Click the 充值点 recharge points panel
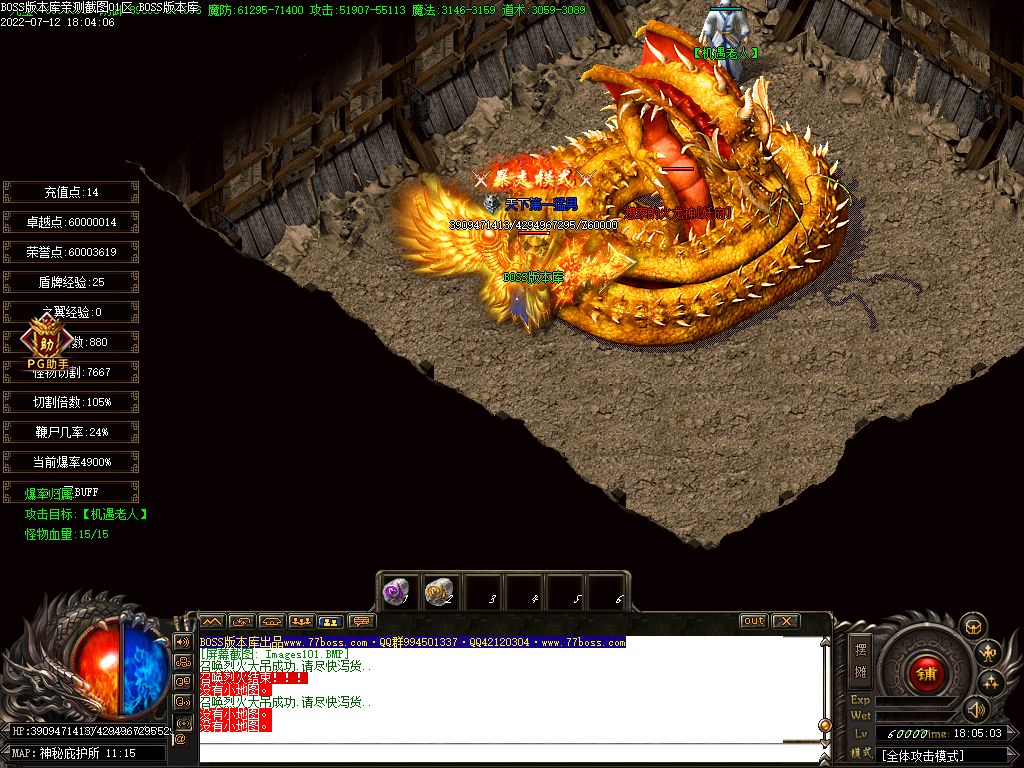This screenshot has height=768, width=1024. click(x=70, y=192)
